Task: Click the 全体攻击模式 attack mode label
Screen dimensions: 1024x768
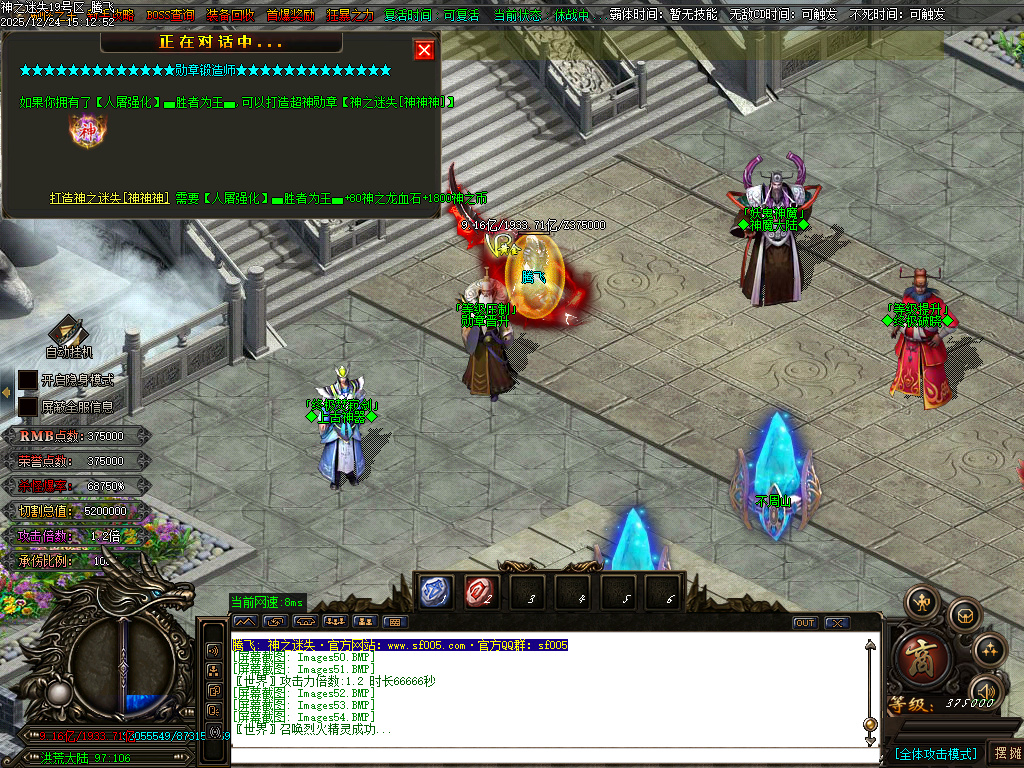Action: (935, 753)
